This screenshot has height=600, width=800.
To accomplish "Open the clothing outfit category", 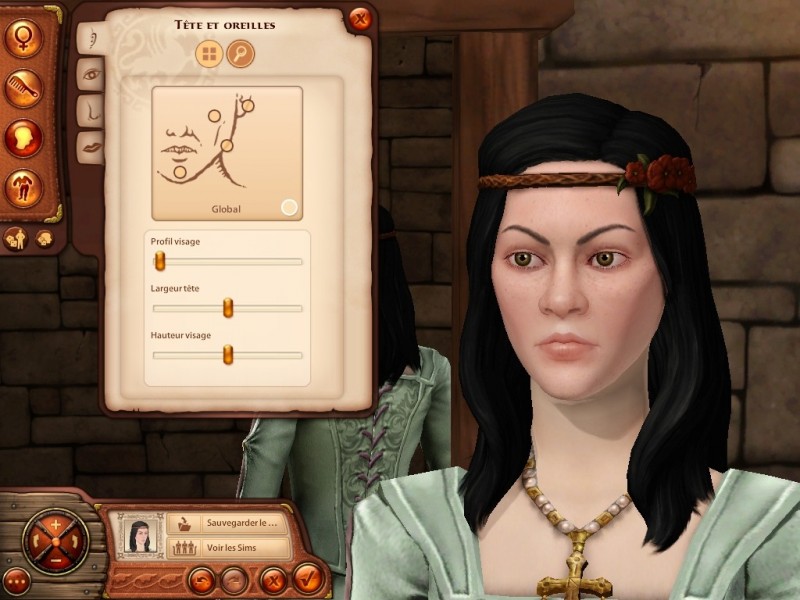I will [x=23, y=187].
